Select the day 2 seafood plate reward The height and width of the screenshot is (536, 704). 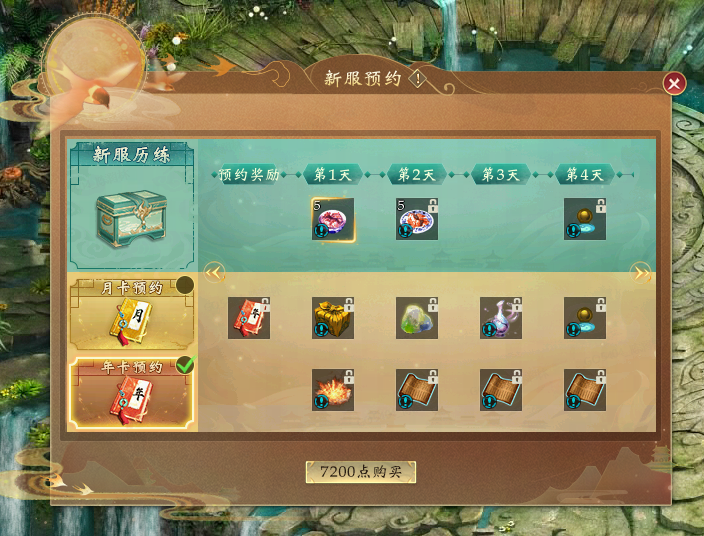pos(417,219)
